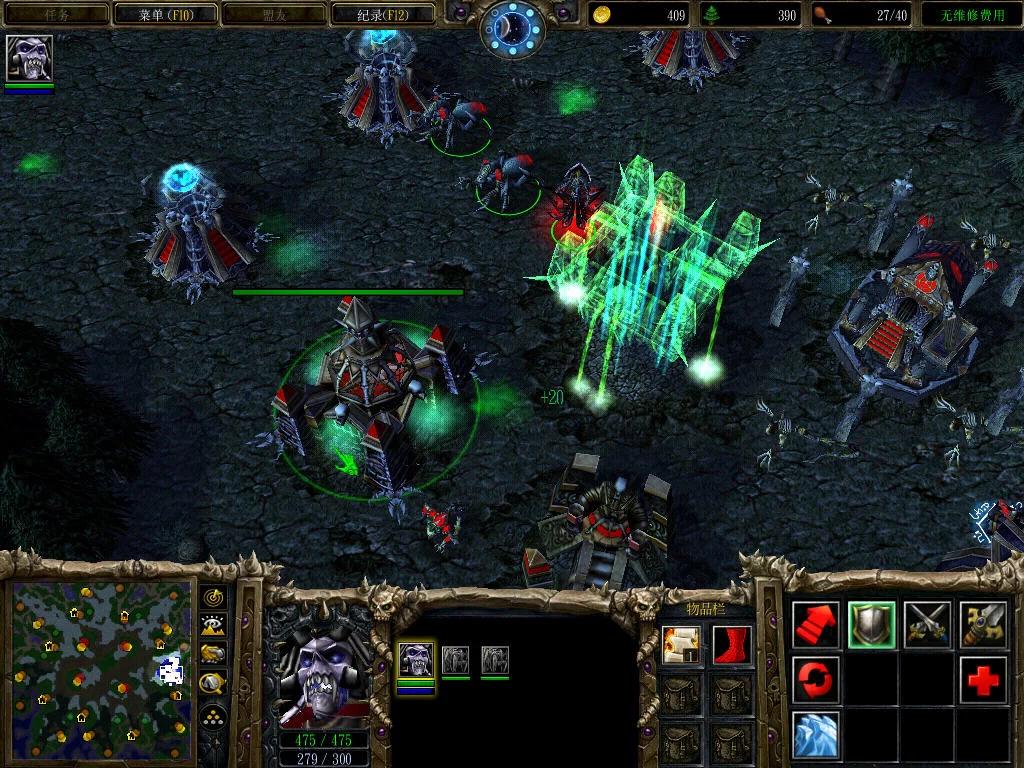This screenshot has width=1024, height=768.
Task: Open the formation toggle button by the minimap
Action: coord(213,716)
